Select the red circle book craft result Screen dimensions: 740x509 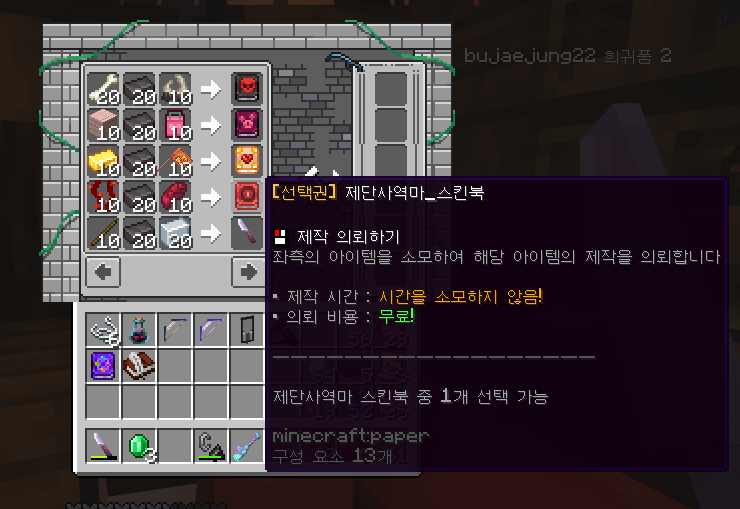click(x=247, y=196)
